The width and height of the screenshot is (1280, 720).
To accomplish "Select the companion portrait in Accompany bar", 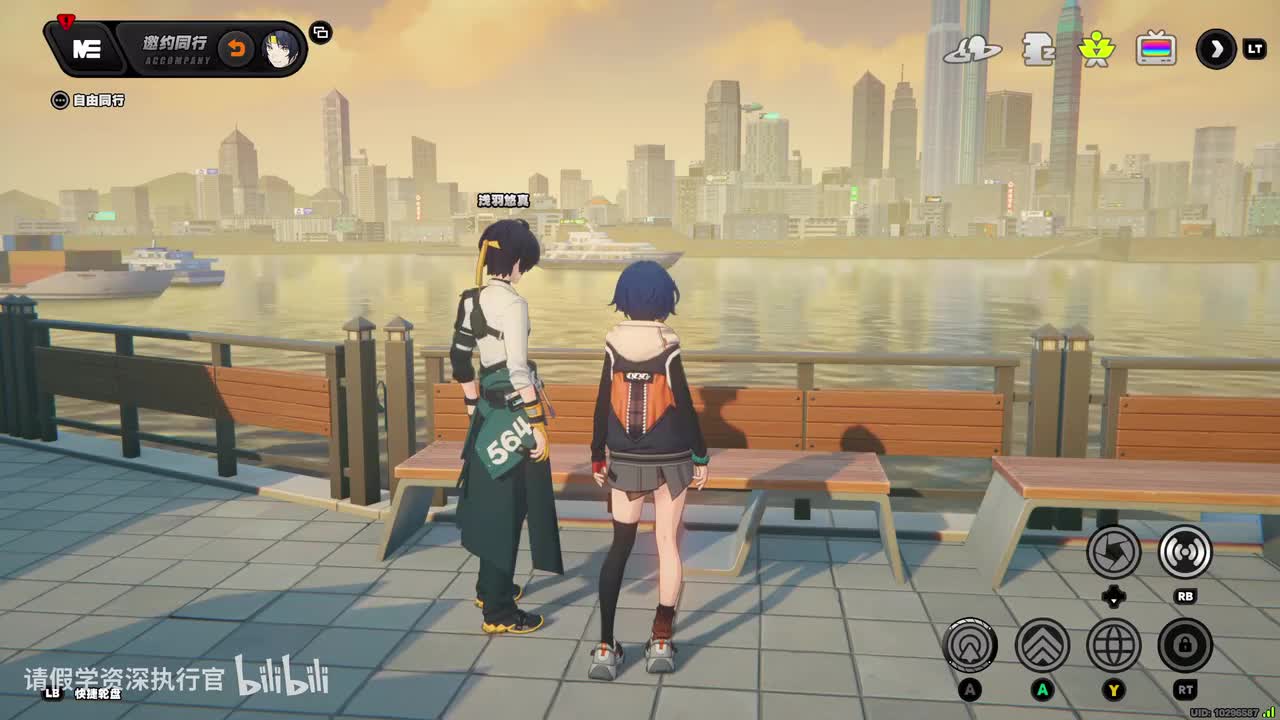I will 281,49.
